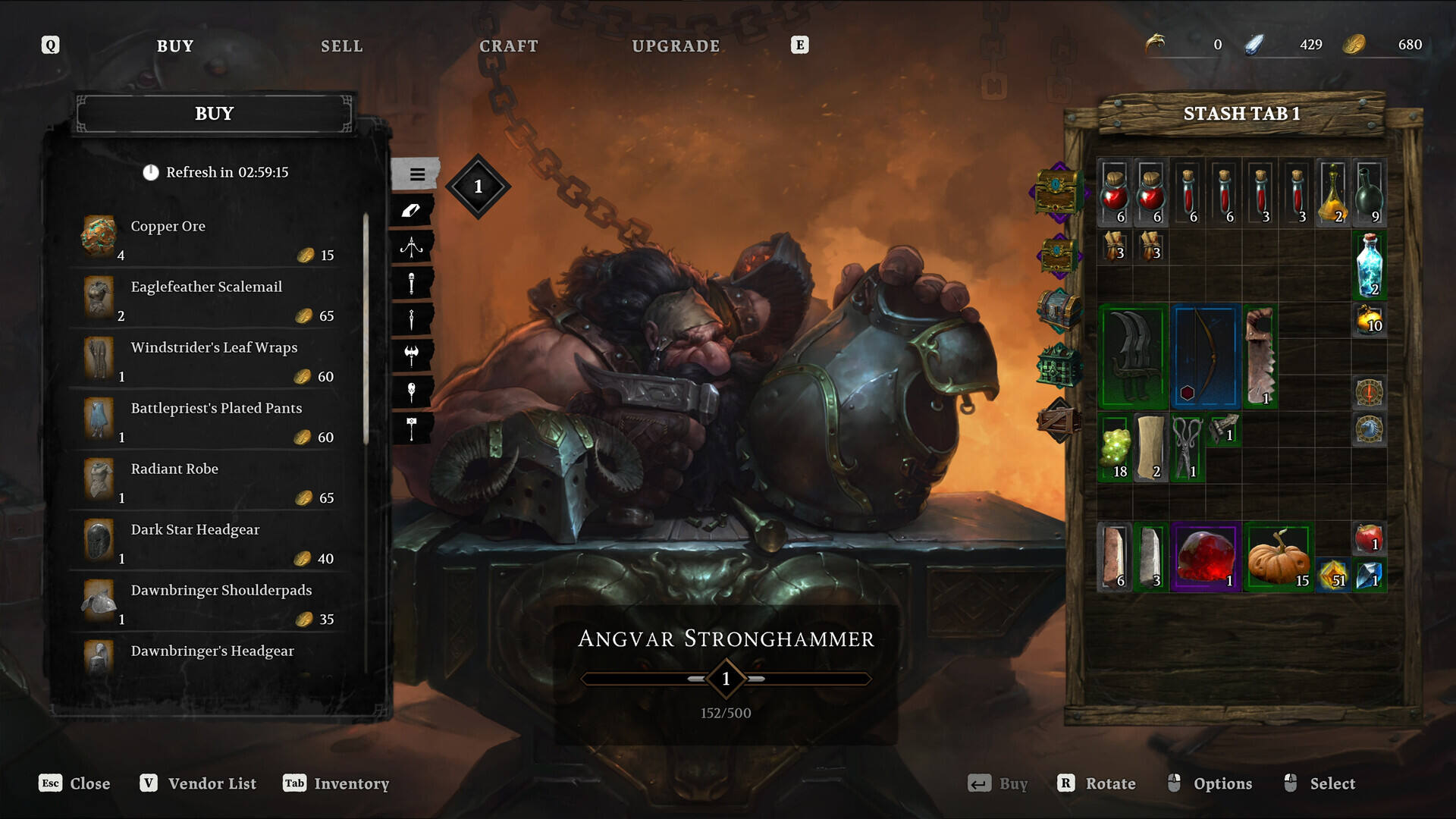Open the Craft tab
Viewport: 1456px width, 819px height.
[508, 46]
